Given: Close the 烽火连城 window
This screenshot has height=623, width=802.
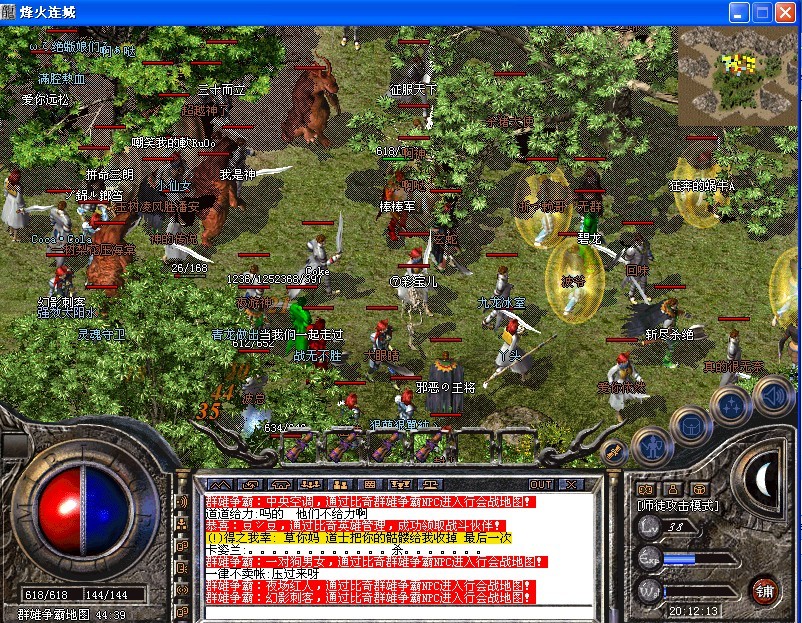Looking at the screenshot, I should click(x=785, y=12).
